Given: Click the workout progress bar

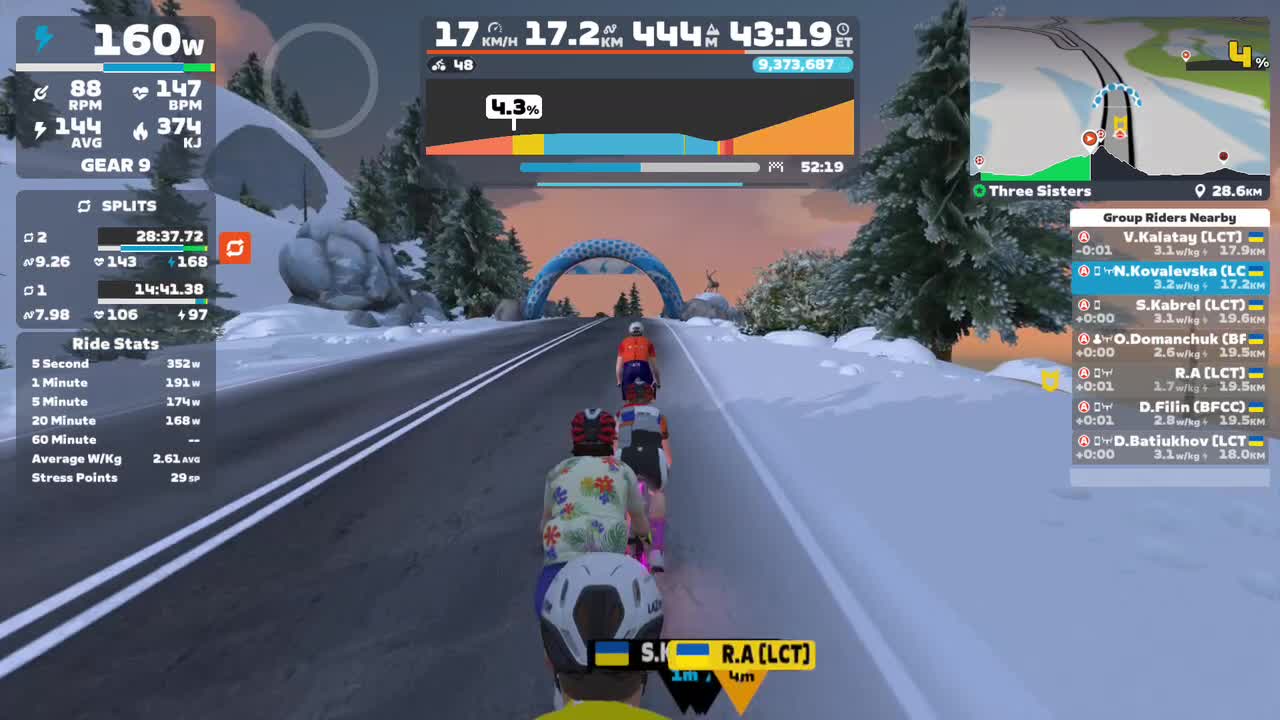Looking at the screenshot, I should coord(640,167).
